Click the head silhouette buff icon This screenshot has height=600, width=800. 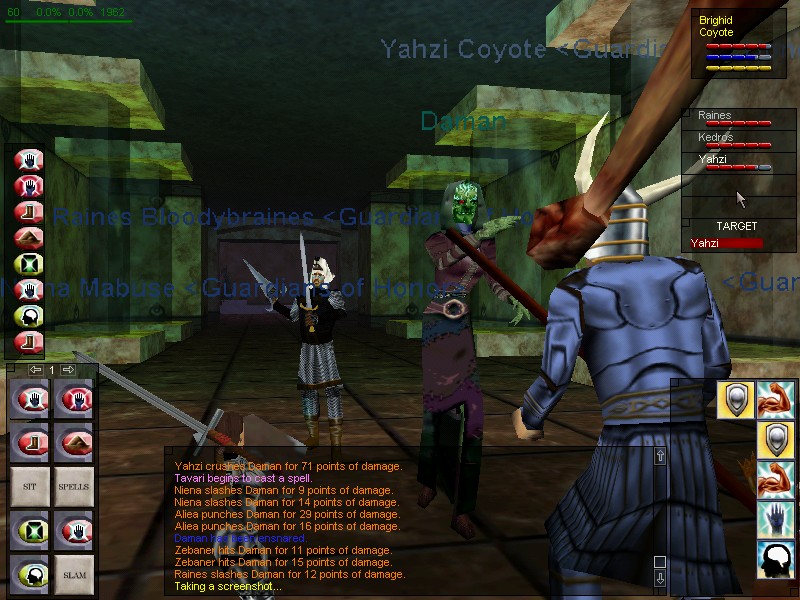[775, 559]
